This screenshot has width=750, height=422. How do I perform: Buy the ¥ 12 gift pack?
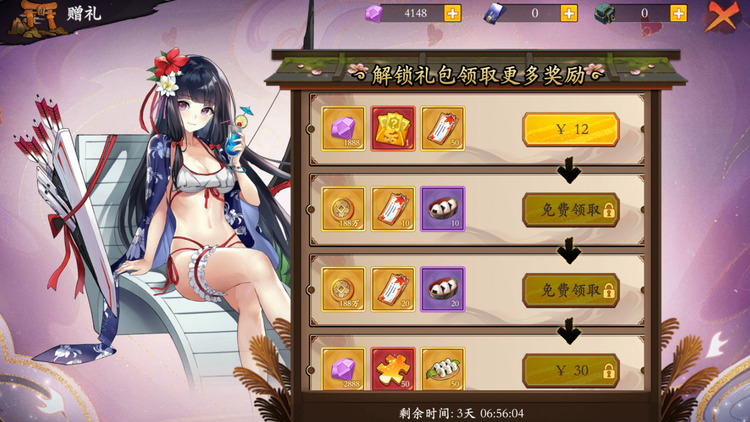click(570, 129)
